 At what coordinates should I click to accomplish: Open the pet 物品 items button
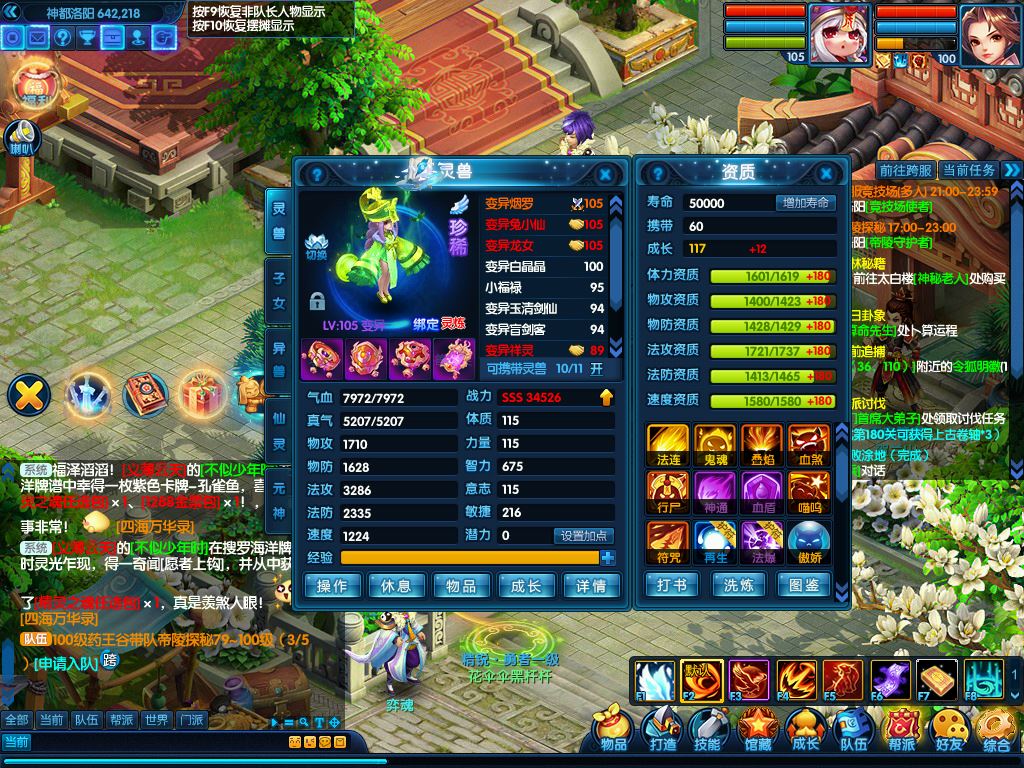point(461,586)
